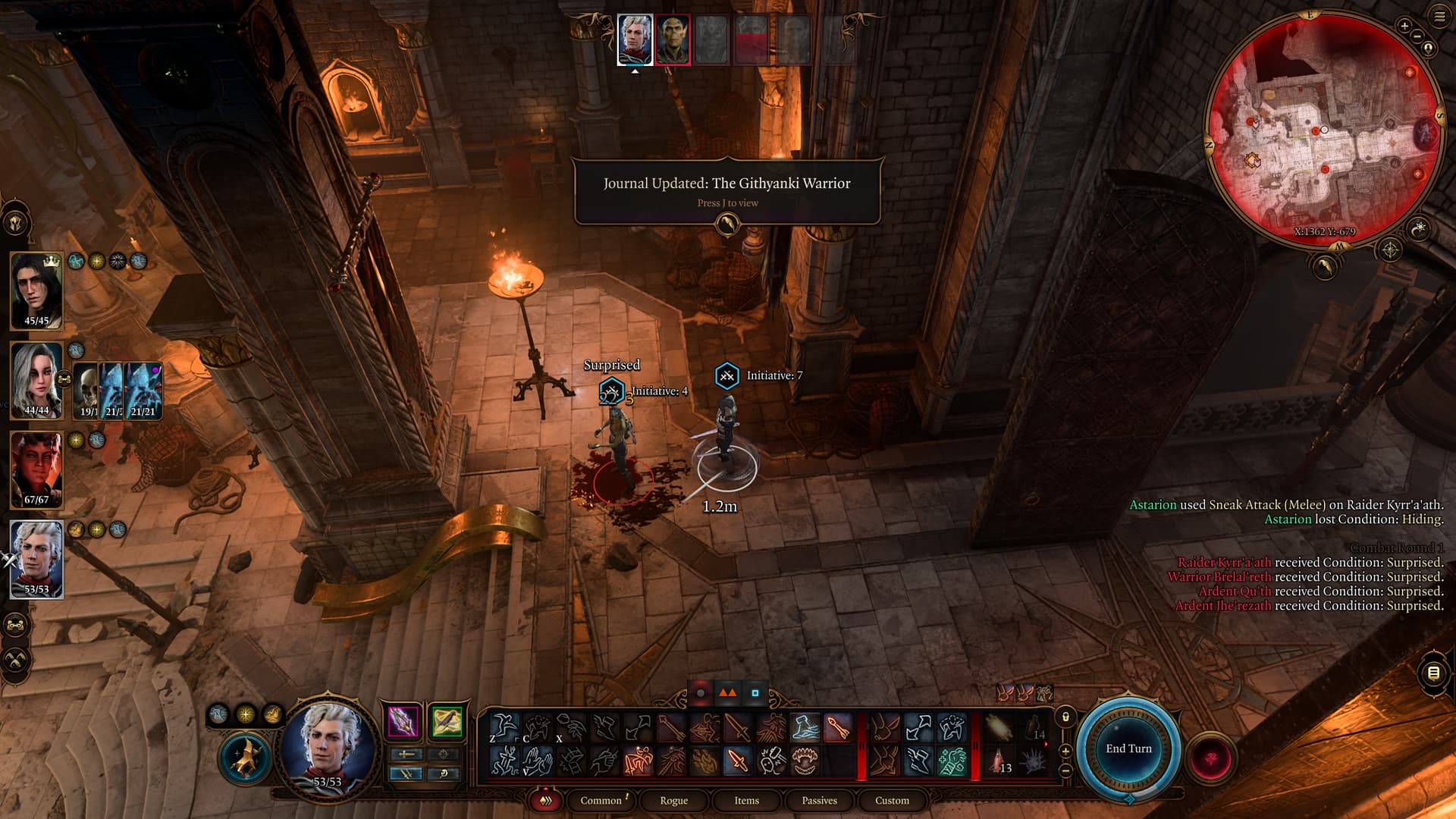Toggle the hotbar lock padlock
Image resolution: width=1456 pixels, height=819 pixels.
(1065, 717)
